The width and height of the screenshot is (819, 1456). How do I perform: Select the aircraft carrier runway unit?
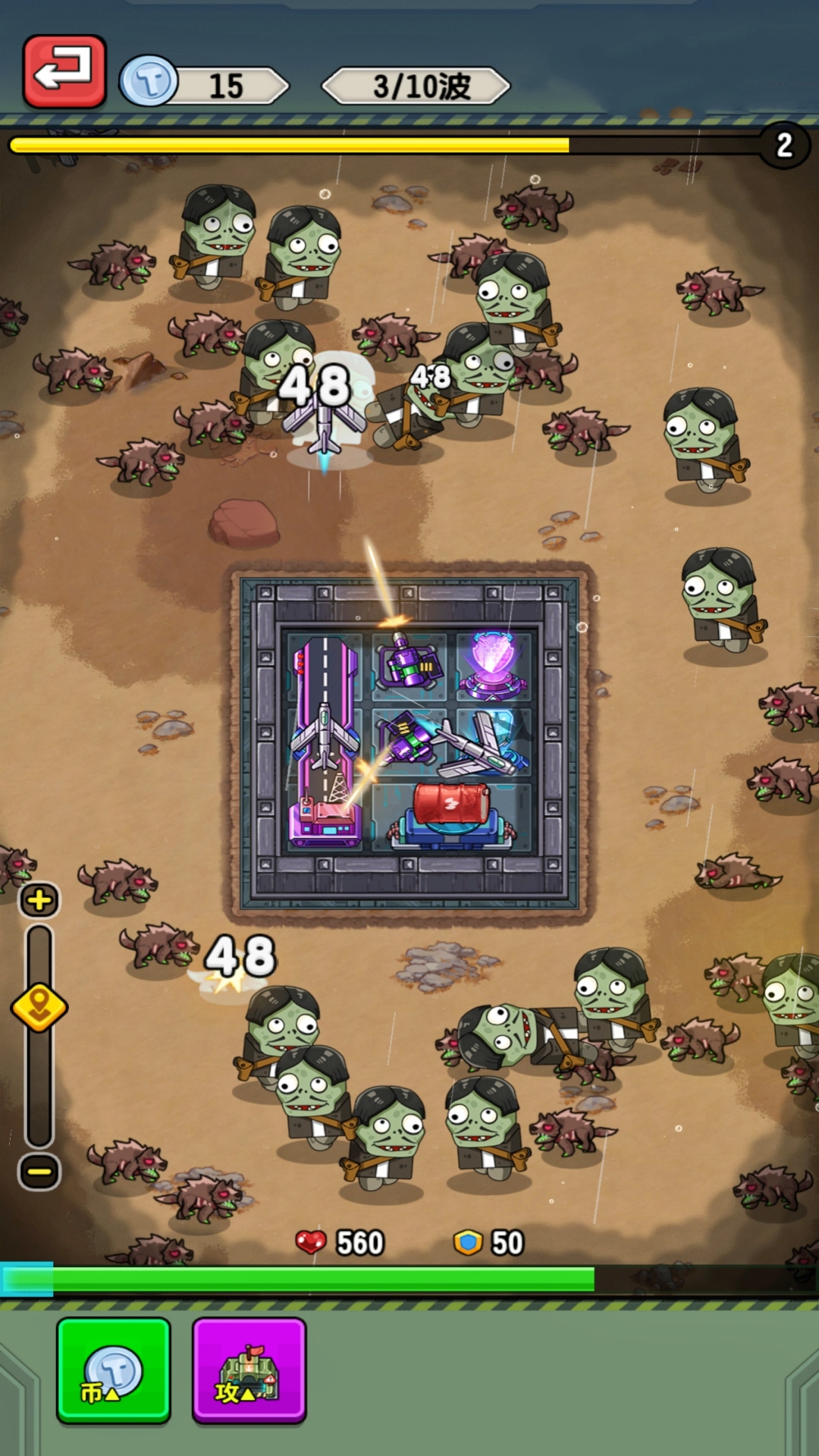(325, 742)
